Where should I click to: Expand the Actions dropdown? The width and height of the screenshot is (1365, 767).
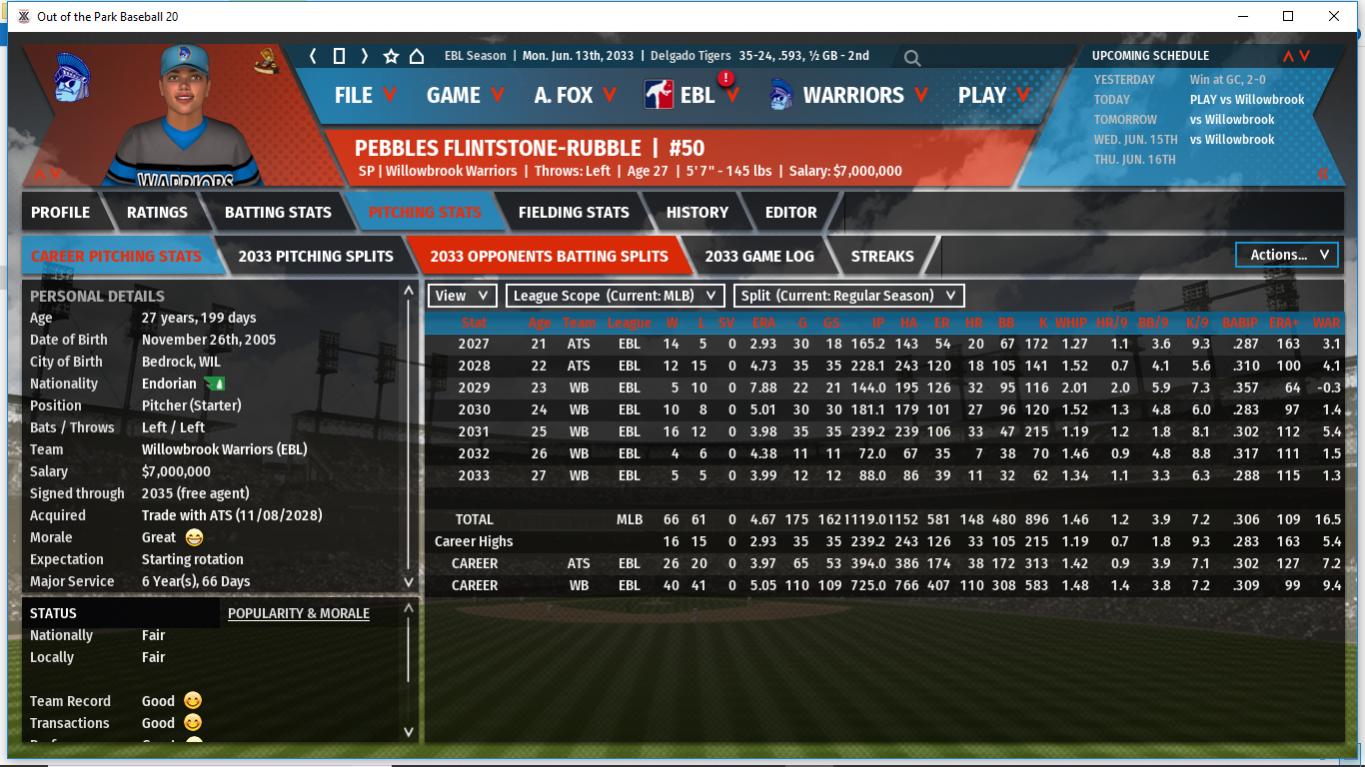(1288, 255)
